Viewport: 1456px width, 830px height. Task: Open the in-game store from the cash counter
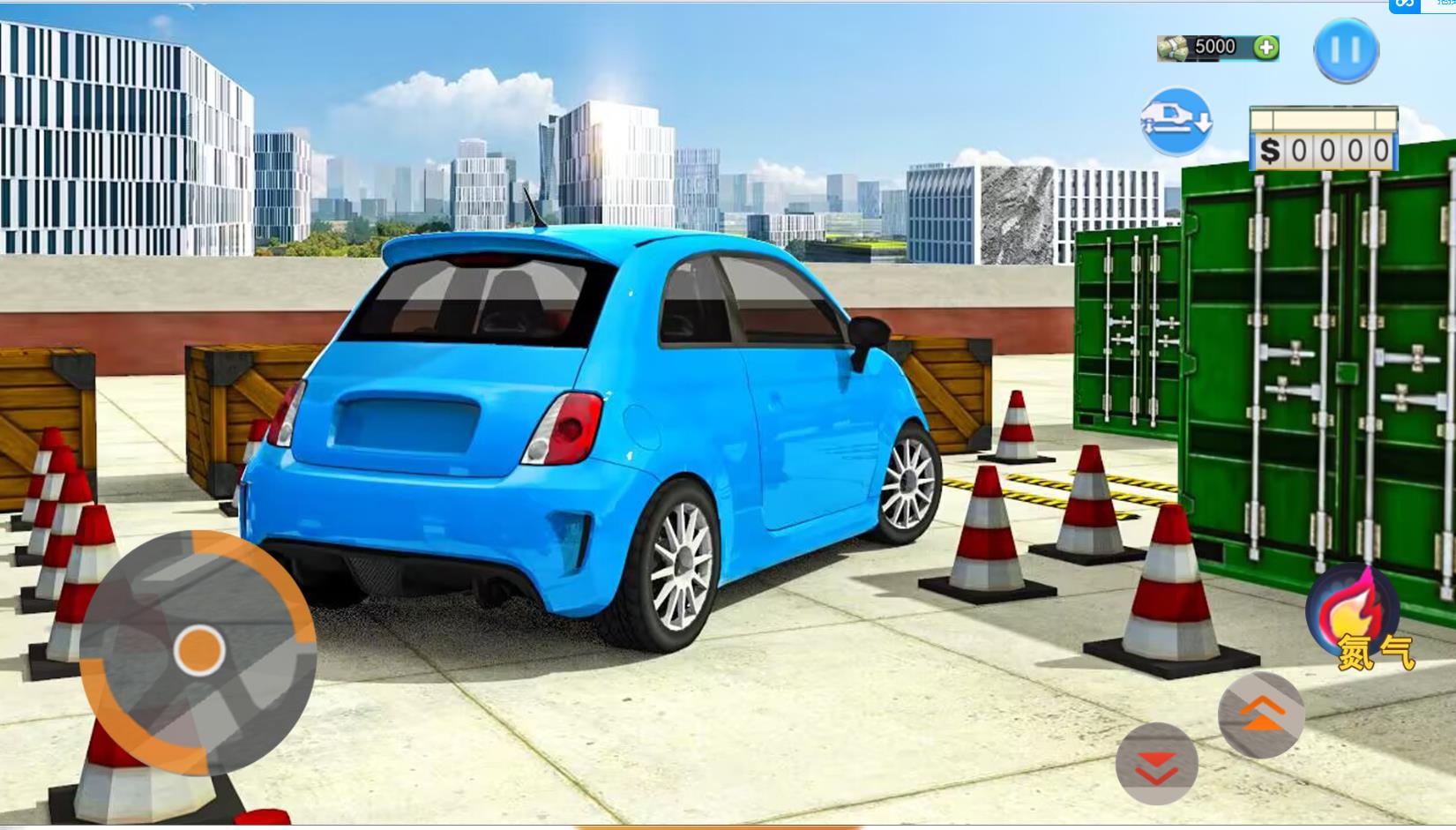pyautogui.click(x=1216, y=46)
